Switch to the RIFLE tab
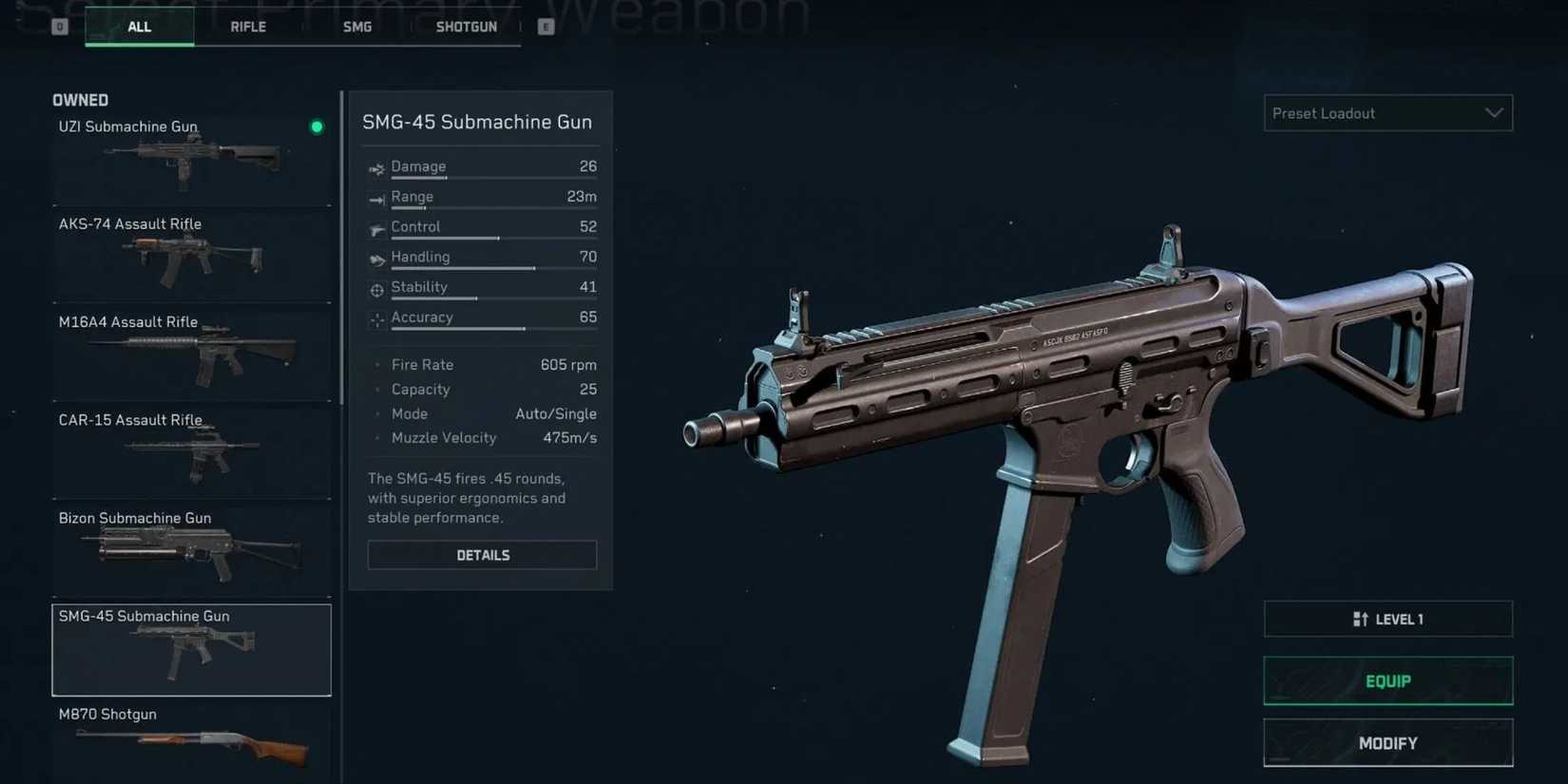Viewport: 1568px width, 784px height. click(247, 27)
